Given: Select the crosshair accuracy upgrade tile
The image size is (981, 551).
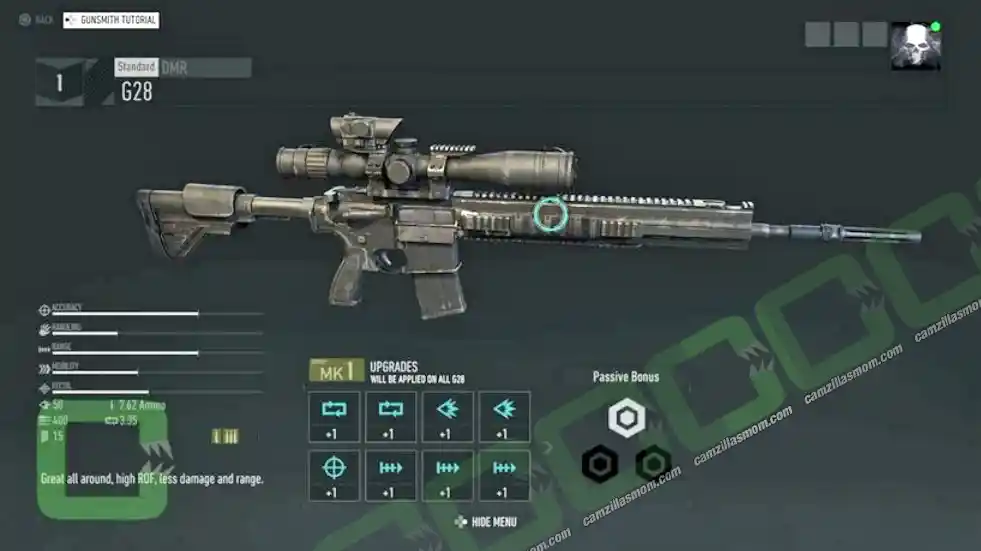Looking at the screenshot, I should click(x=334, y=475).
